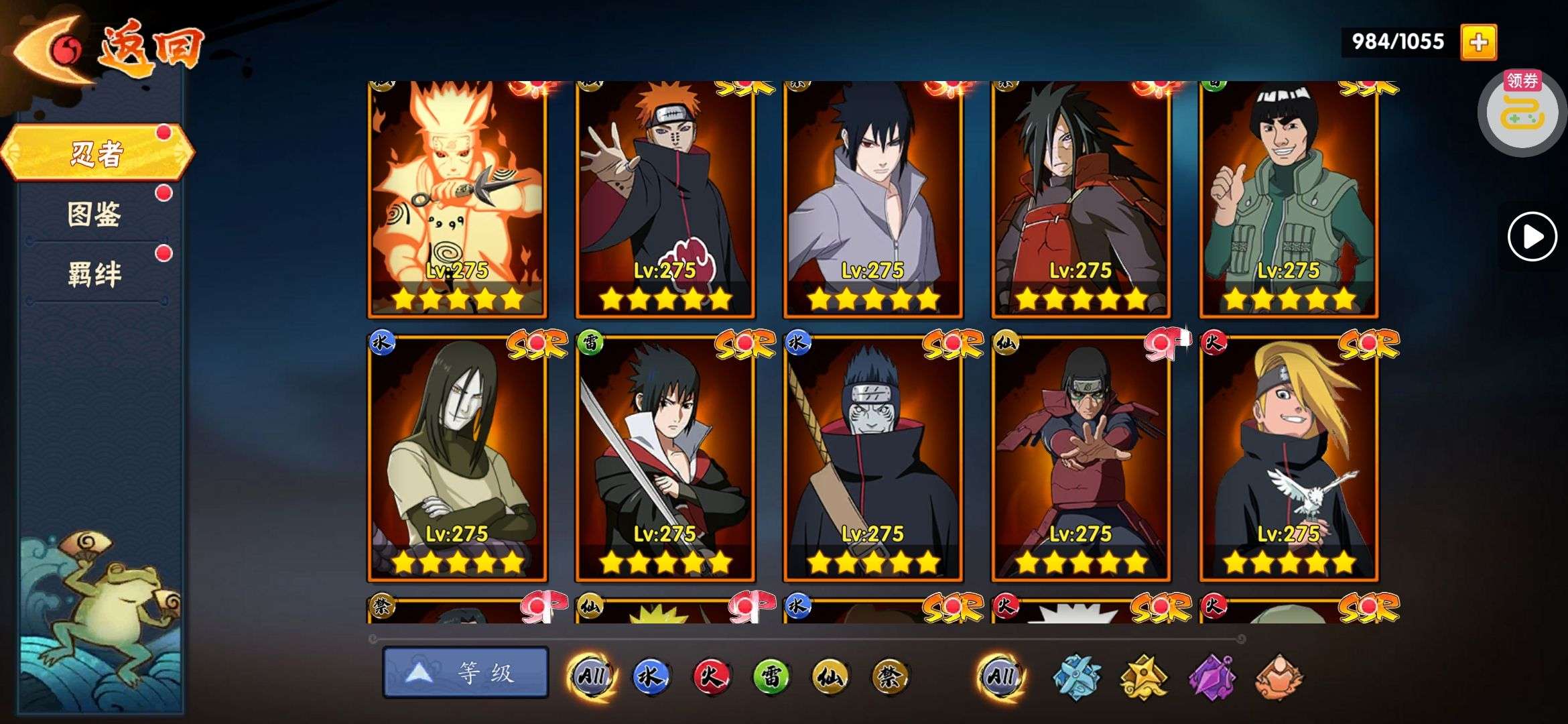
Task: Pick the Kisame ninja card
Action: [x=873, y=459]
